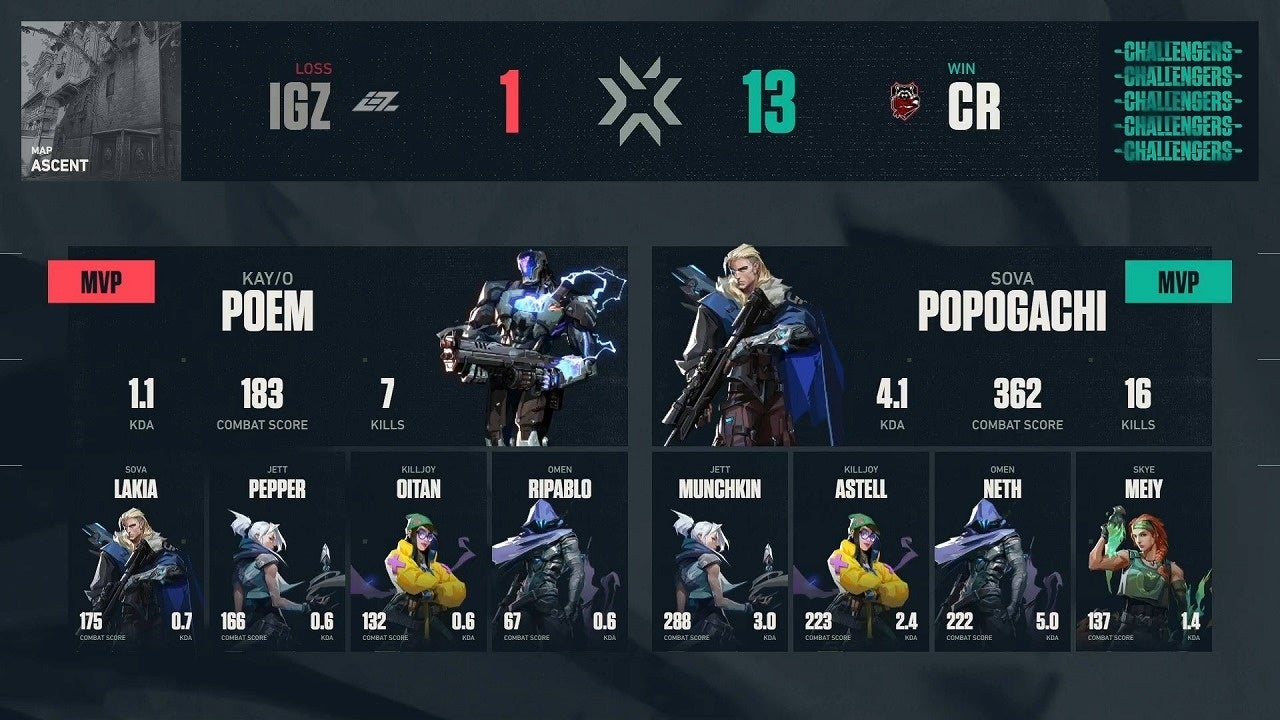Open the POPOGACHI Sova MVP panel
This screenshot has height=720, width=1280.
tap(931, 346)
